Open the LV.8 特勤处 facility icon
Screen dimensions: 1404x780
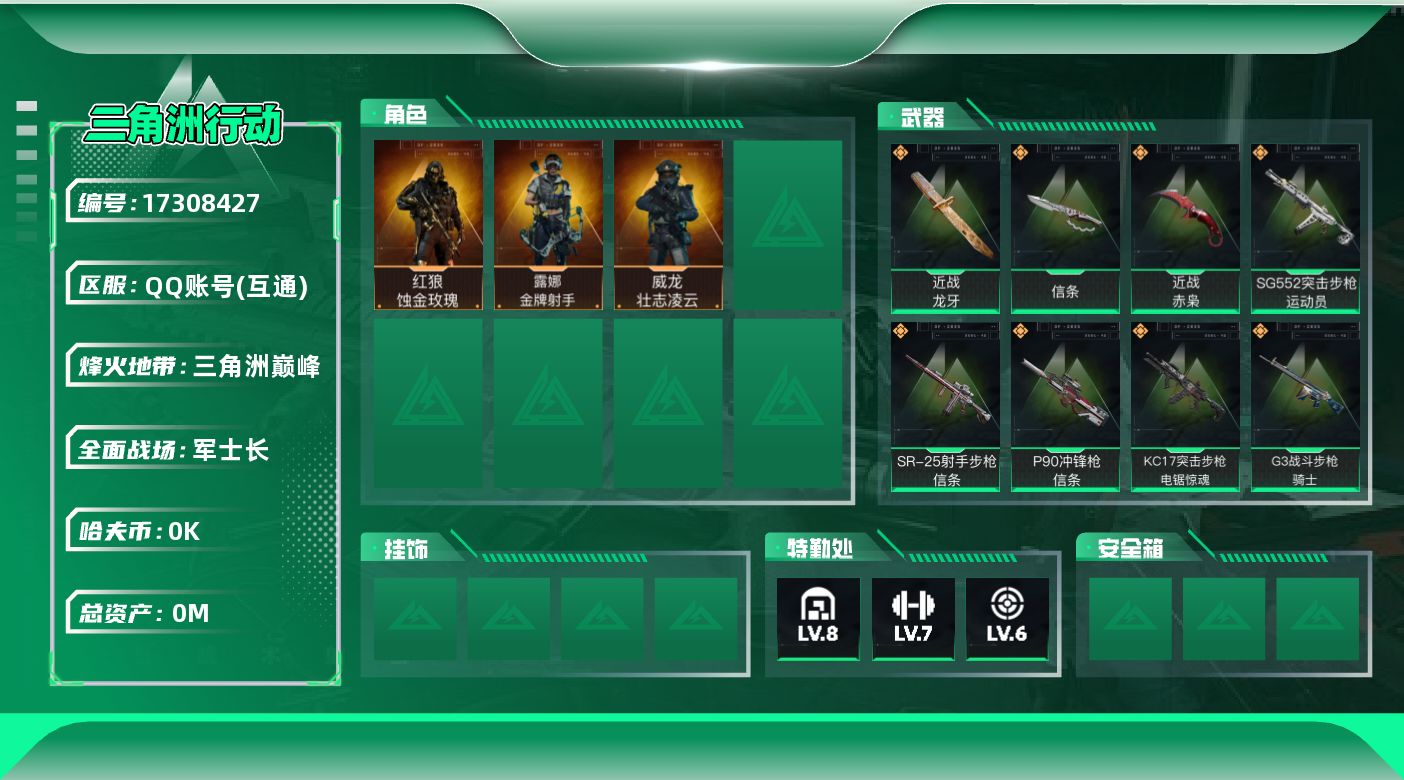point(818,617)
